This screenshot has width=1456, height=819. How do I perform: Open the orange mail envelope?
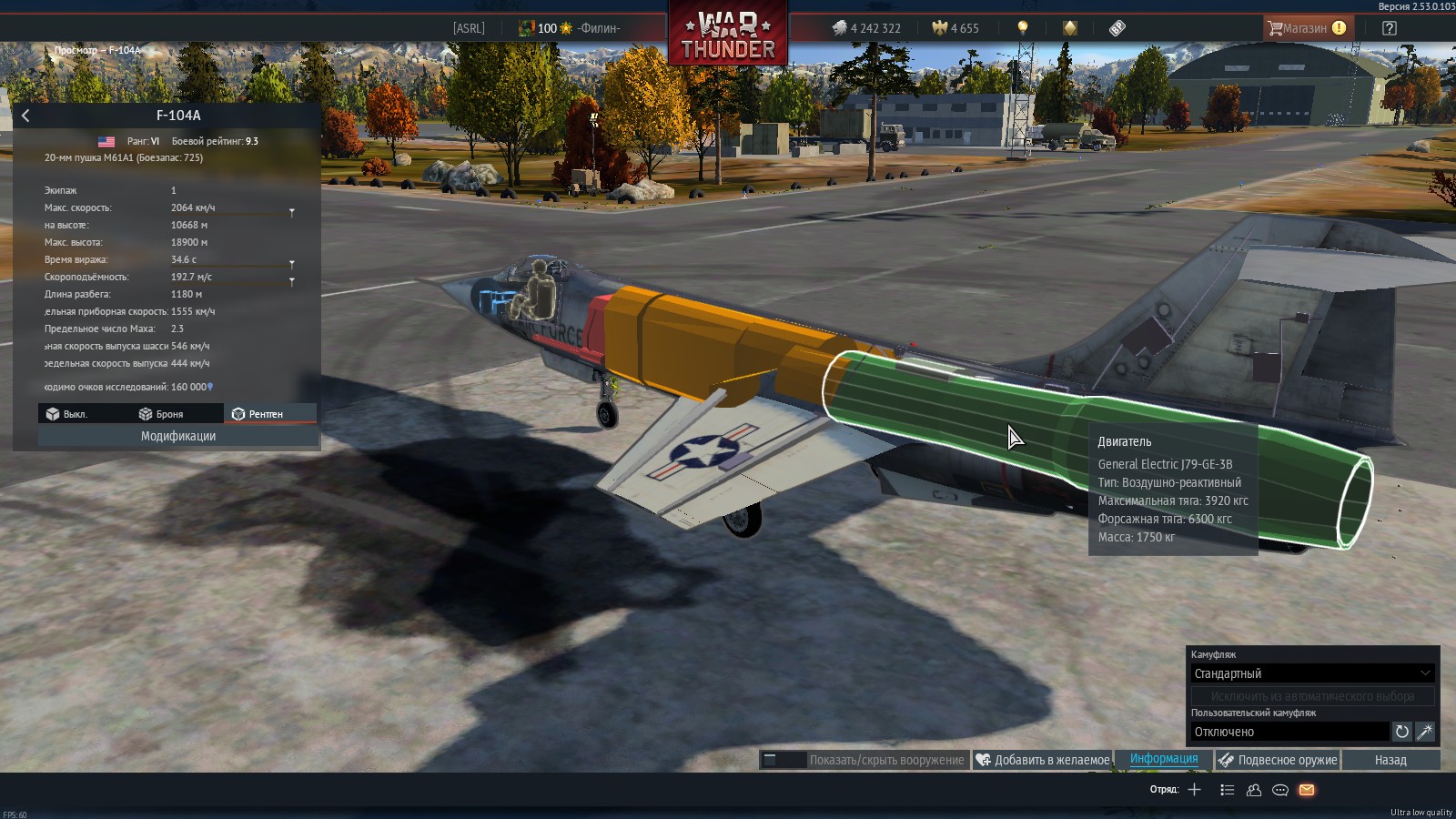point(1307,790)
